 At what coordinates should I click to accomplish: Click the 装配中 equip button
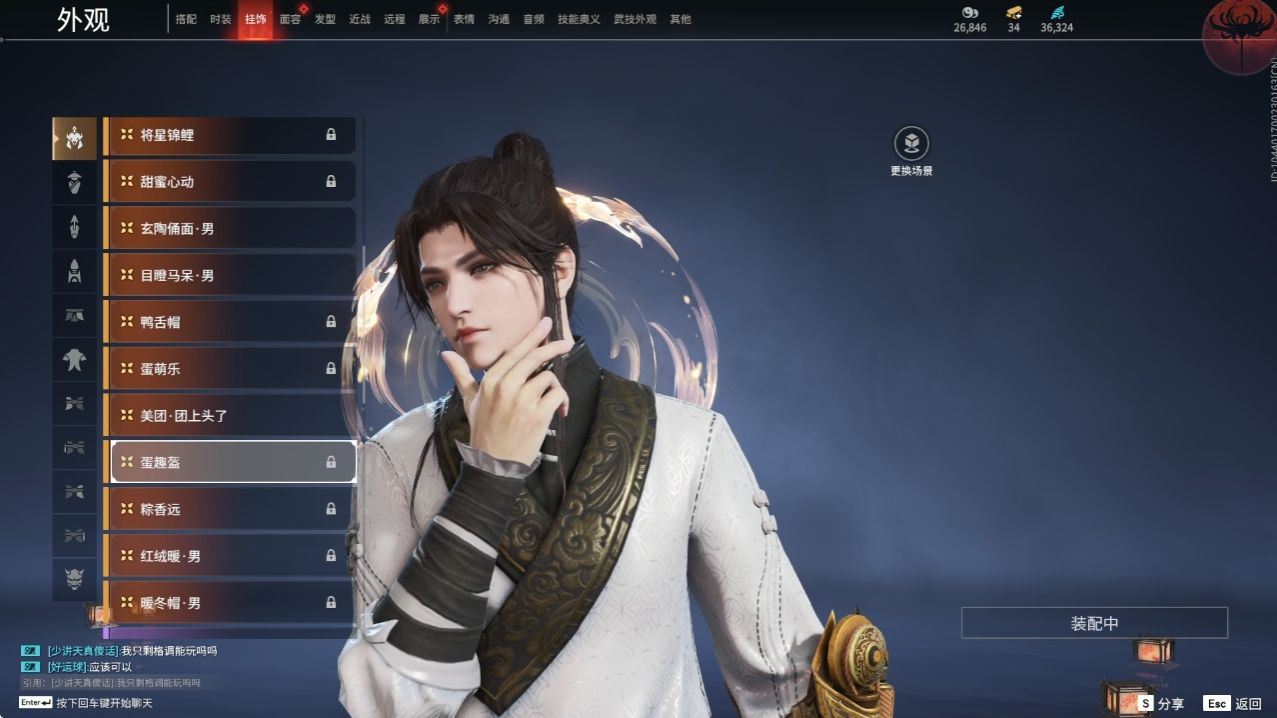[x=1094, y=623]
